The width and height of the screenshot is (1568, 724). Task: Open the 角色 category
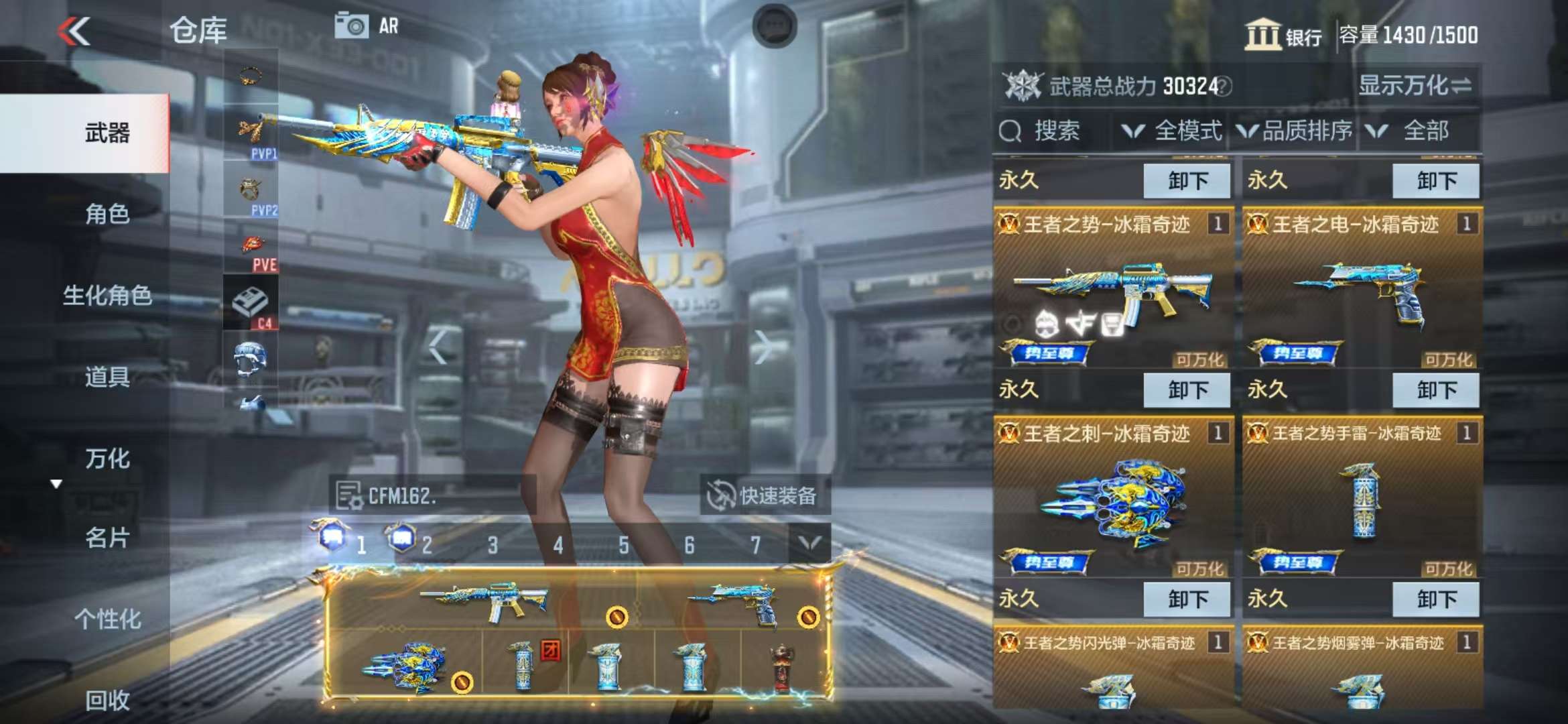[x=107, y=214]
